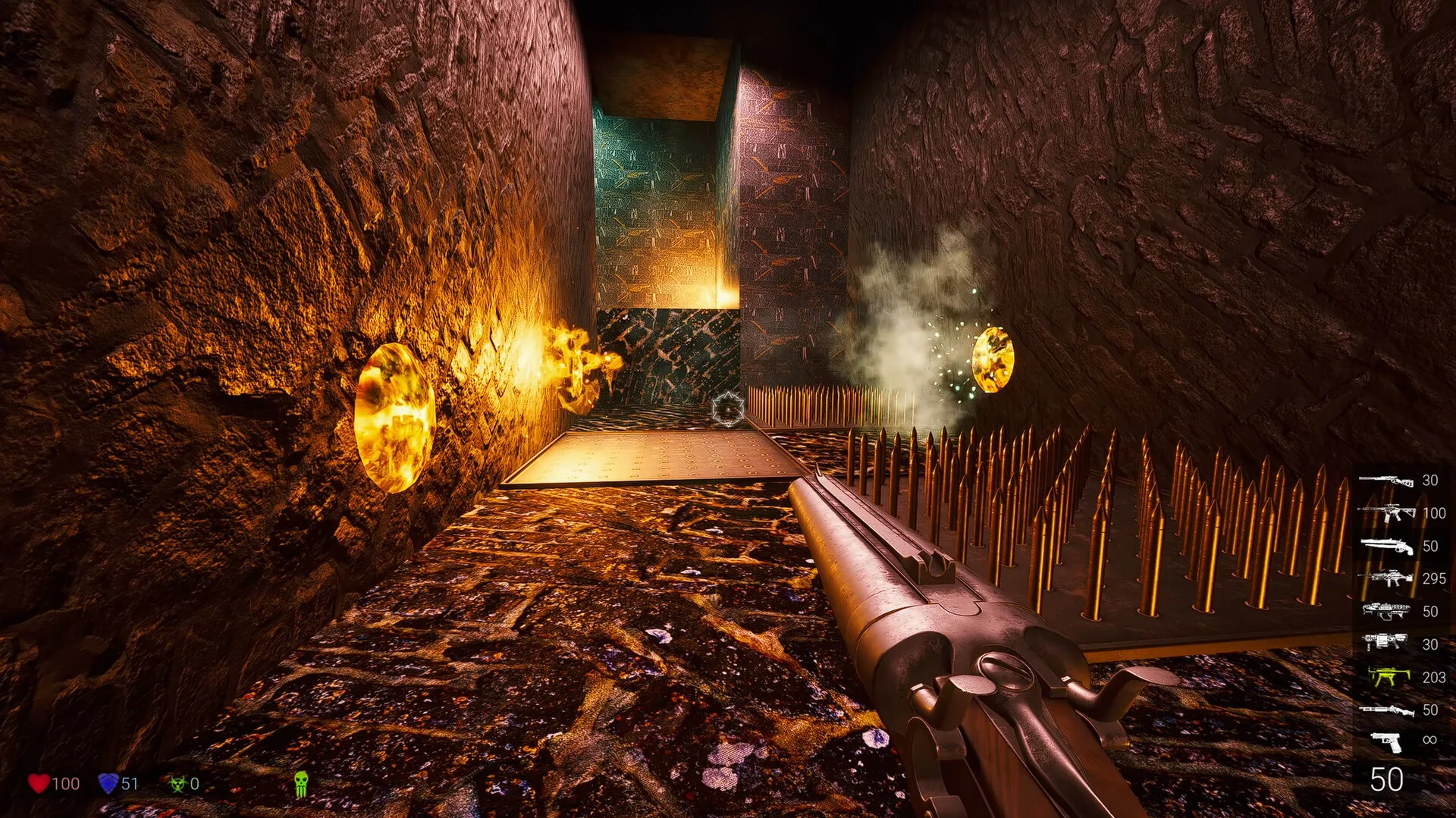
Task: Click the green tentacled skull icon
Action: 301,784
